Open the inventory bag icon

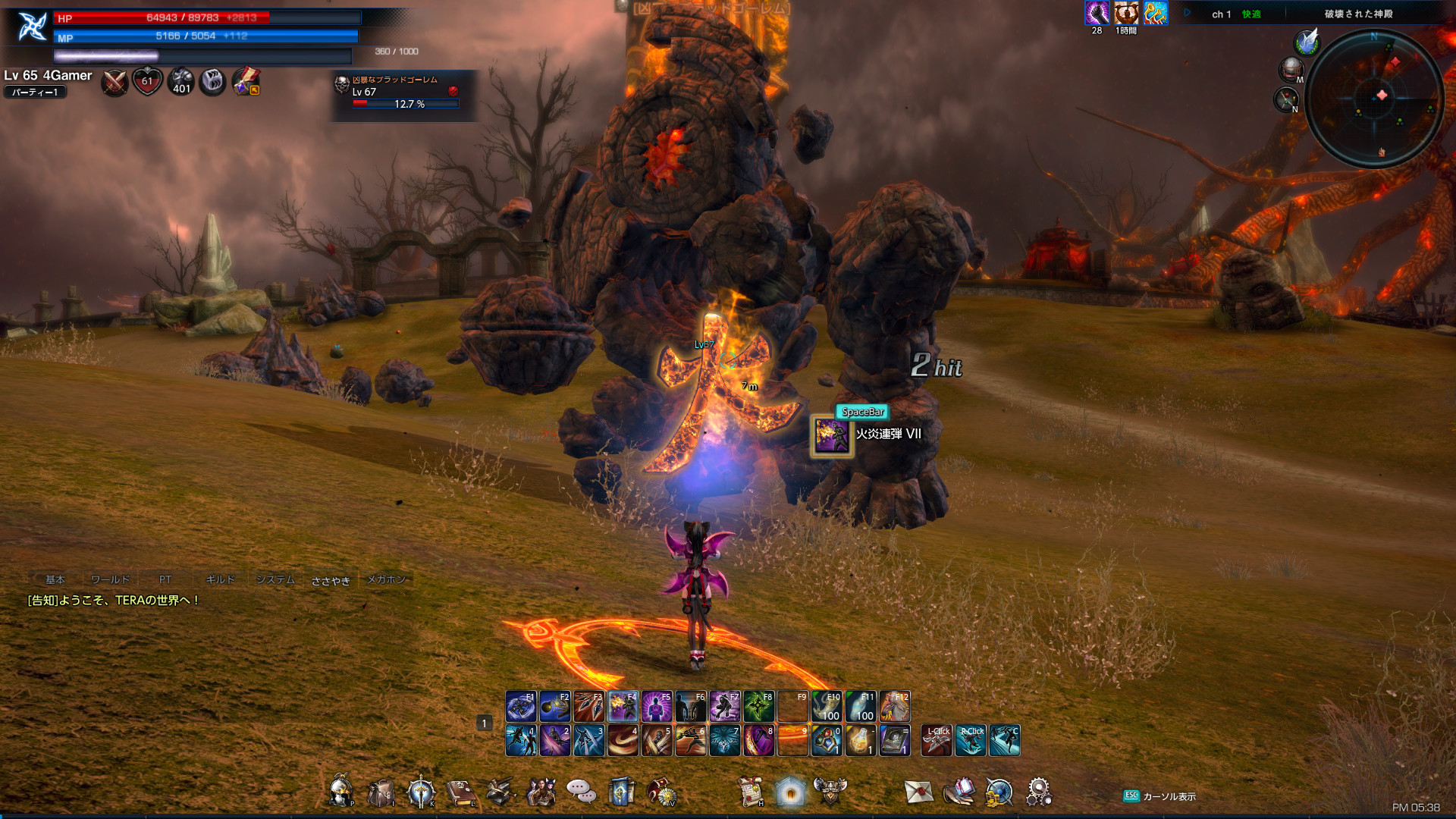381,792
